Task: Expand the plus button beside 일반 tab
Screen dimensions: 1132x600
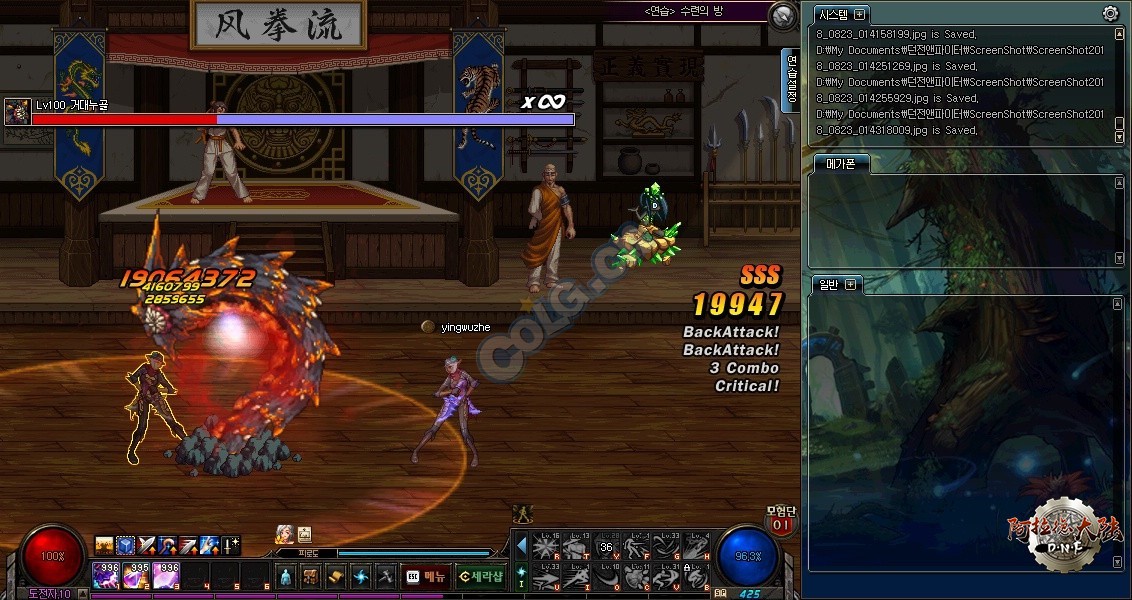Action: [x=850, y=285]
